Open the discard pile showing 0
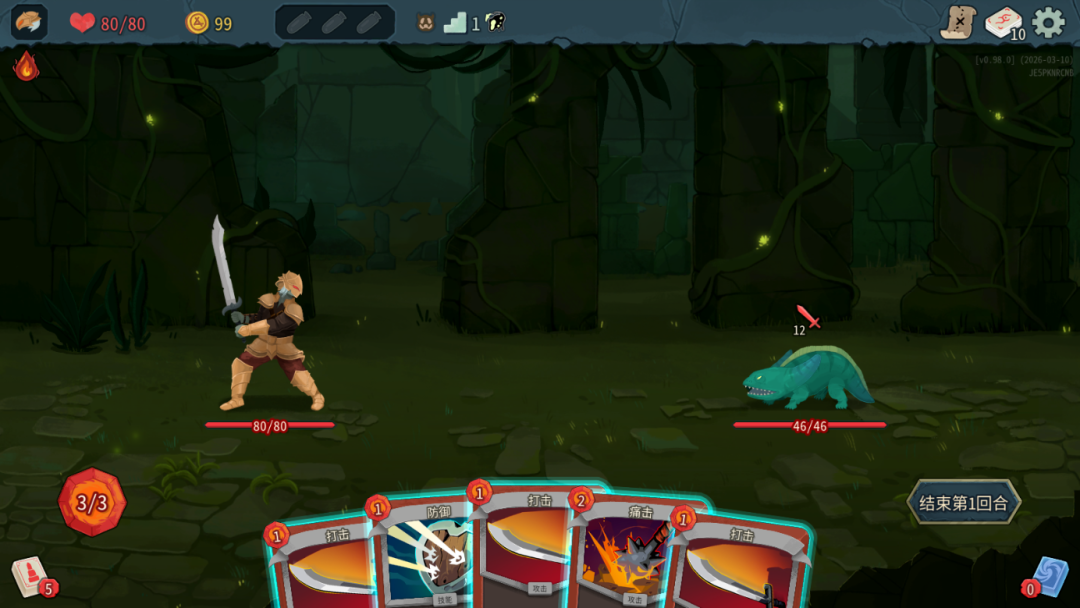The image size is (1080, 608). click(1049, 577)
